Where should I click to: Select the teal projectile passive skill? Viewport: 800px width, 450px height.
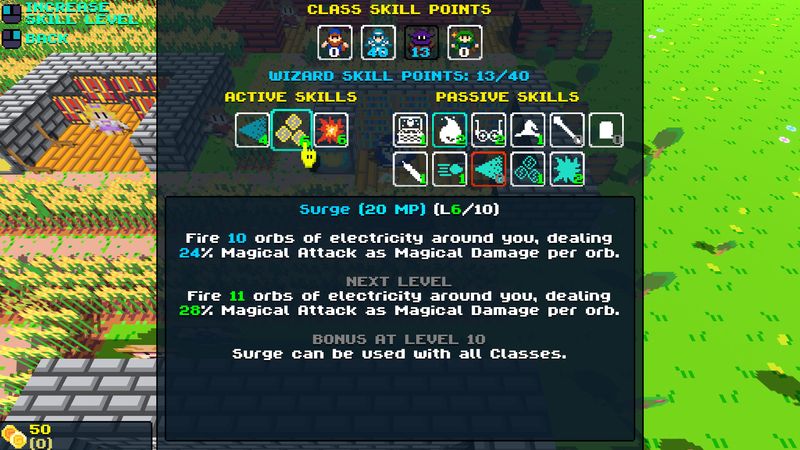pyautogui.click(x=449, y=169)
